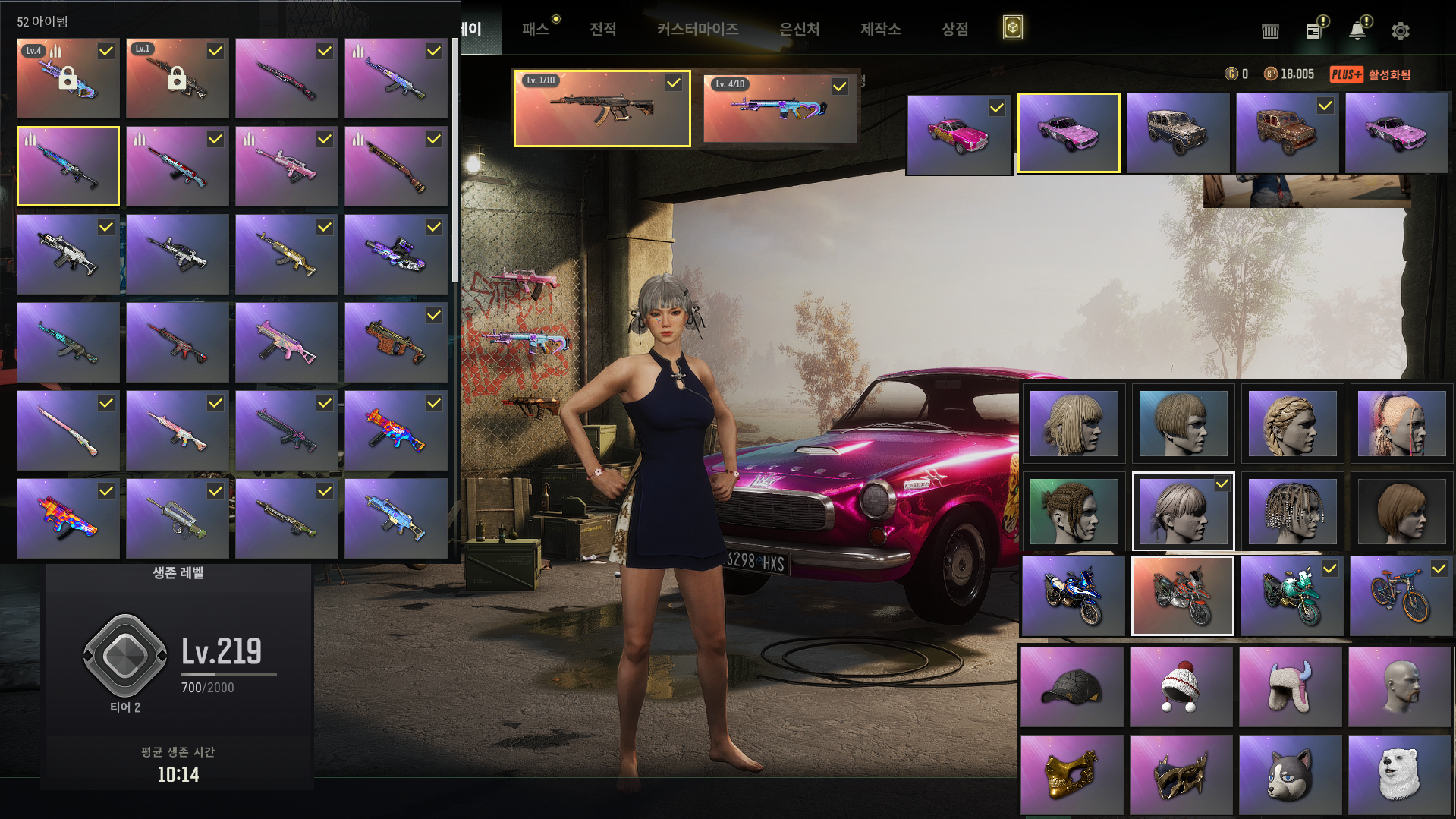Open the 패스 tab
Image resolution: width=1456 pixels, height=819 pixels.
[x=536, y=30]
